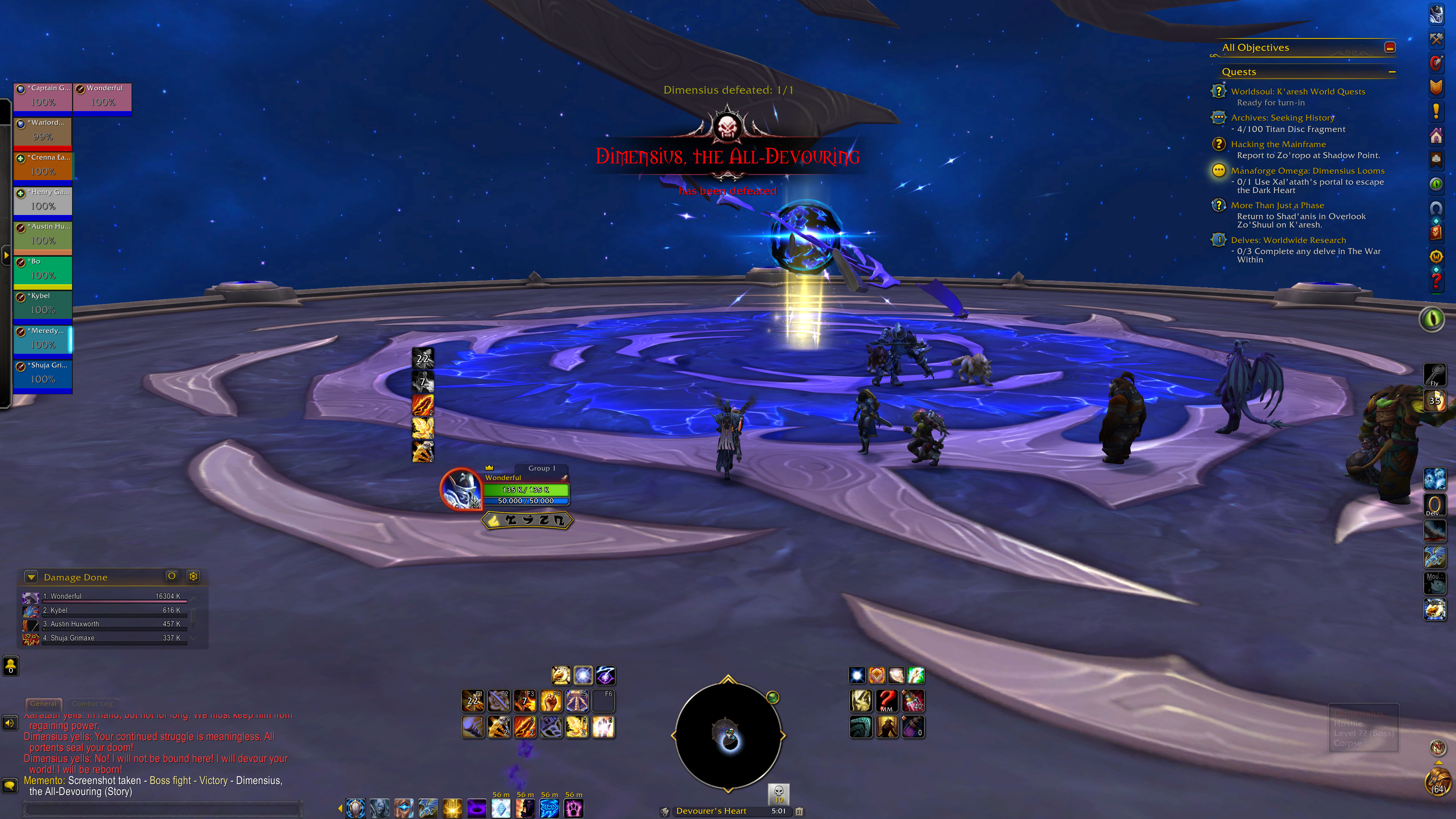This screenshot has height=819, width=1456.
Task: Open the character helmet micro menu button
Action: pyautogui.click(x=1436, y=14)
